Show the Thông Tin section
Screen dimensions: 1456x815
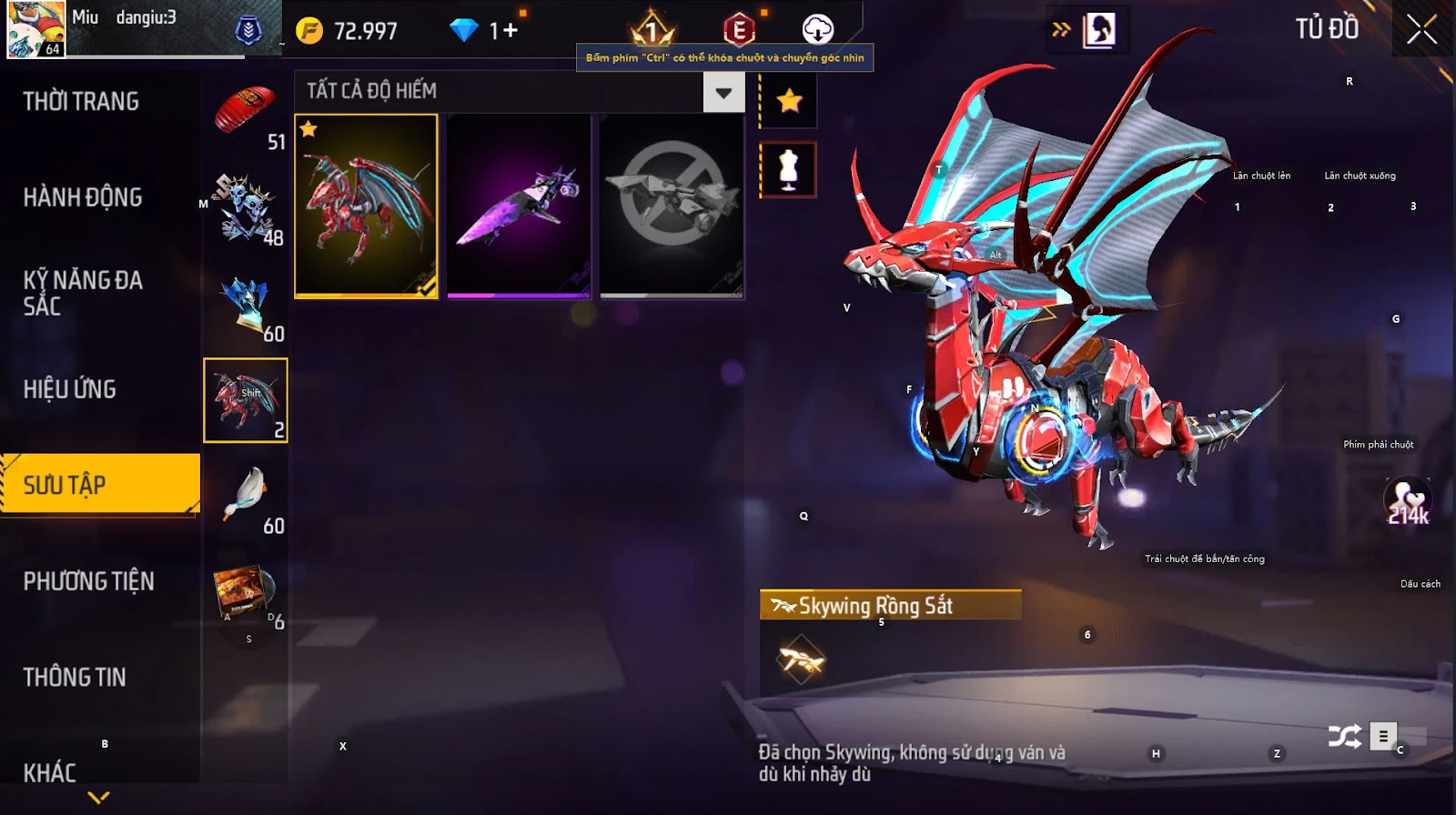click(75, 678)
